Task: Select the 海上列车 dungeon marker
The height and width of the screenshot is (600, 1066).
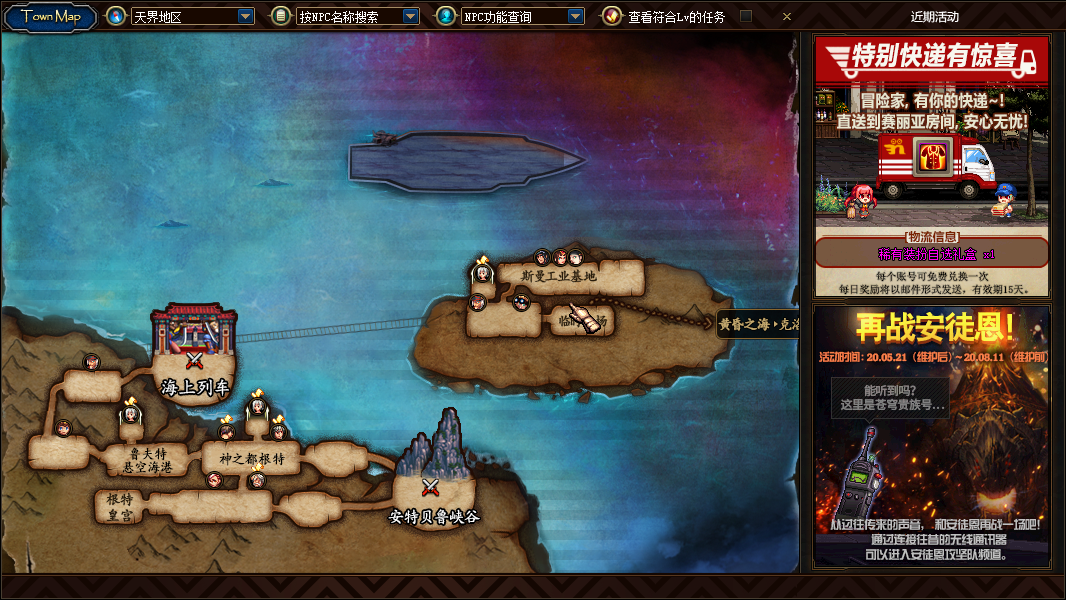Action: point(194,358)
